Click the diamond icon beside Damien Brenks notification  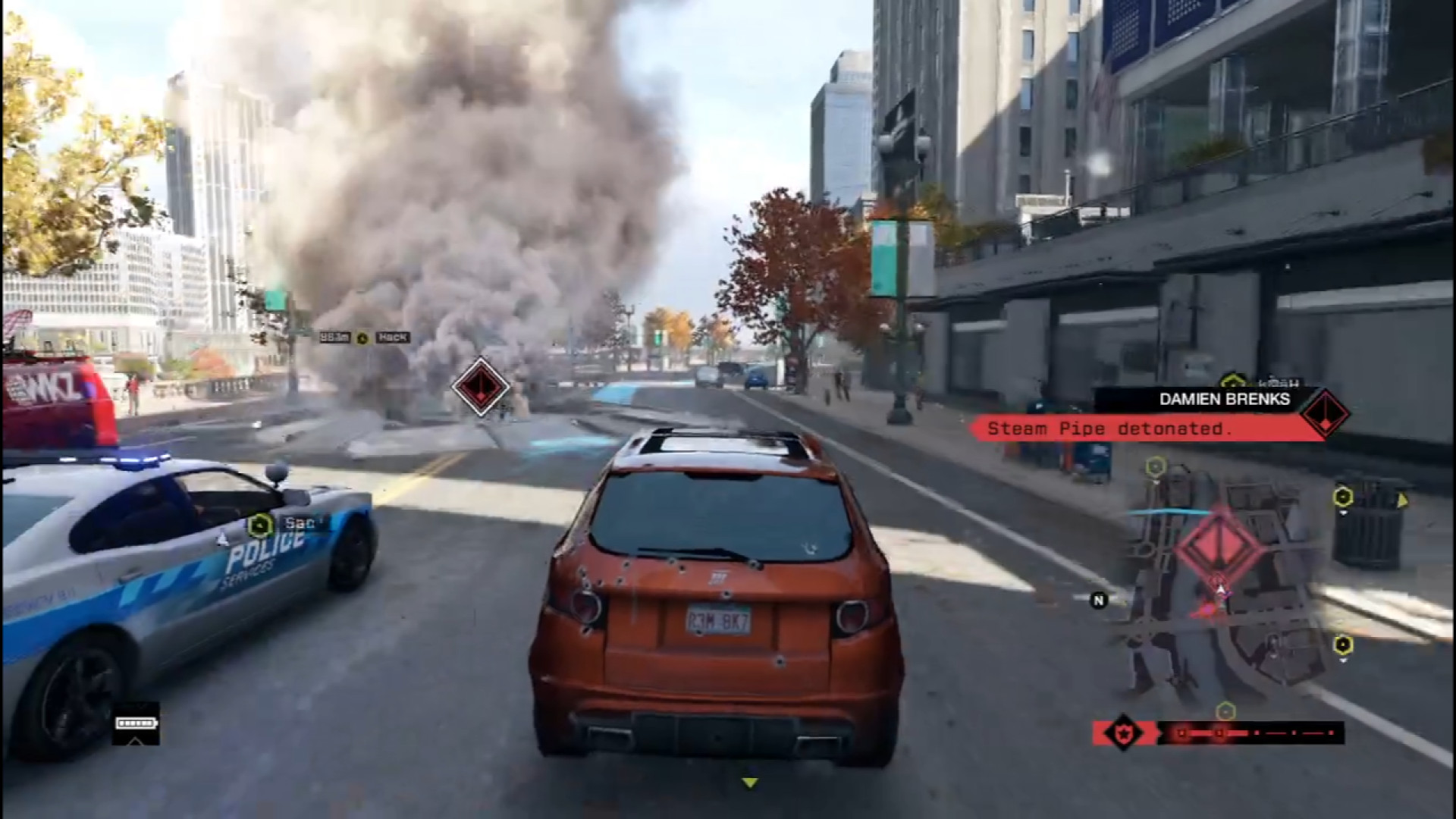point(1324,414)
